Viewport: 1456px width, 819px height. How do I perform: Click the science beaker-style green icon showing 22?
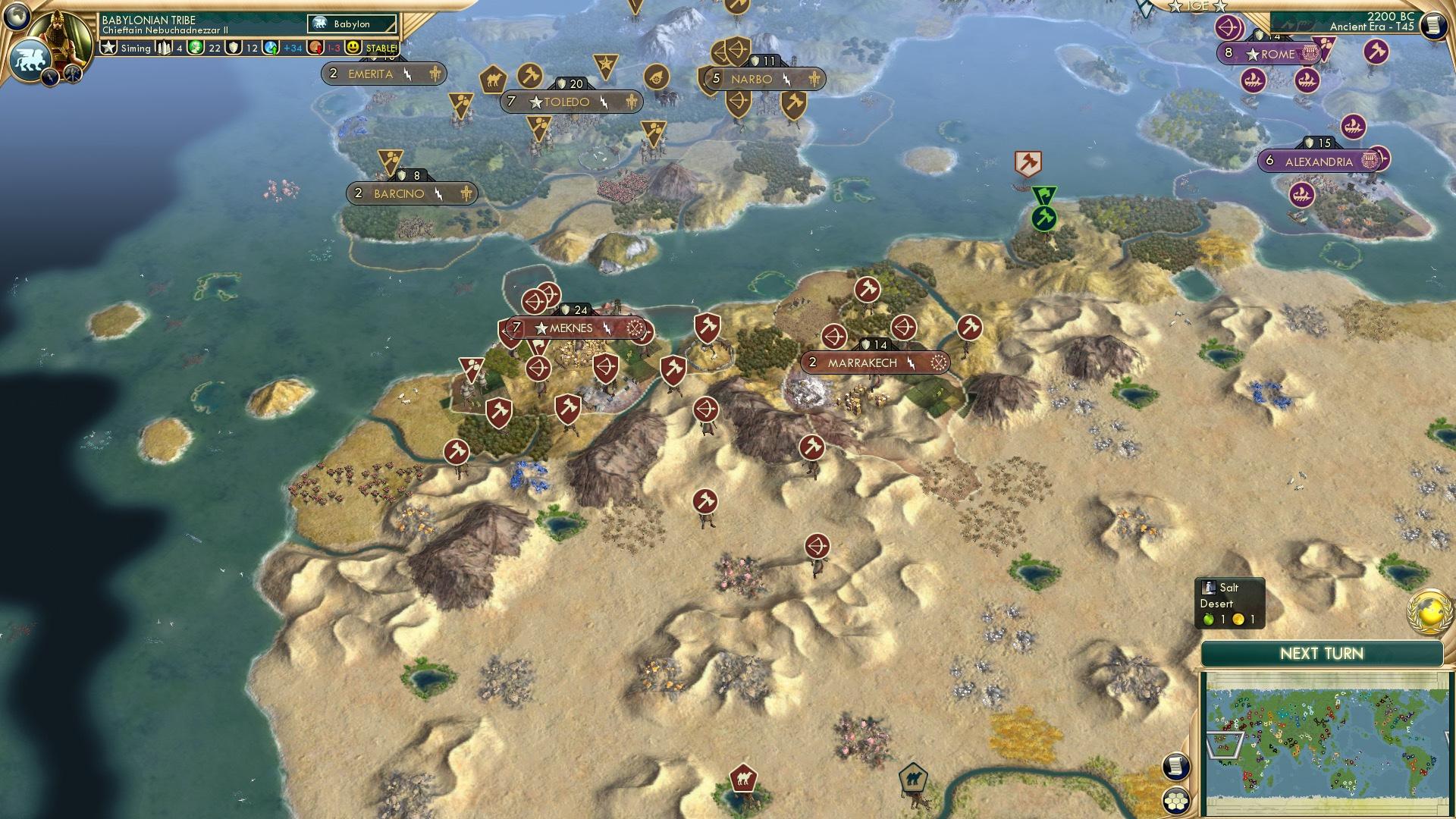(194, 47)
